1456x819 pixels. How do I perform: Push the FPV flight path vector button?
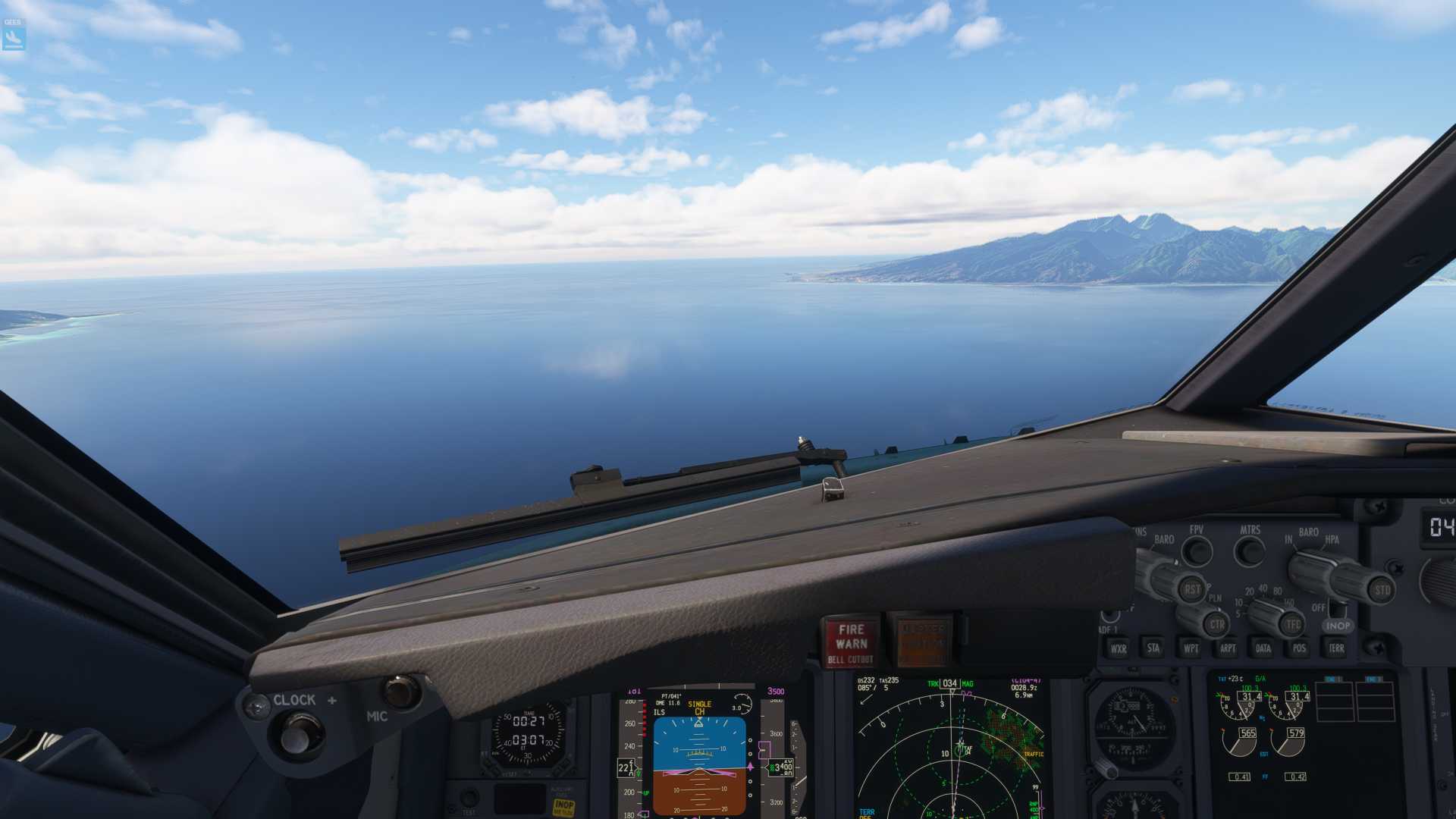pyautogui.click(x=1197, y=551)
